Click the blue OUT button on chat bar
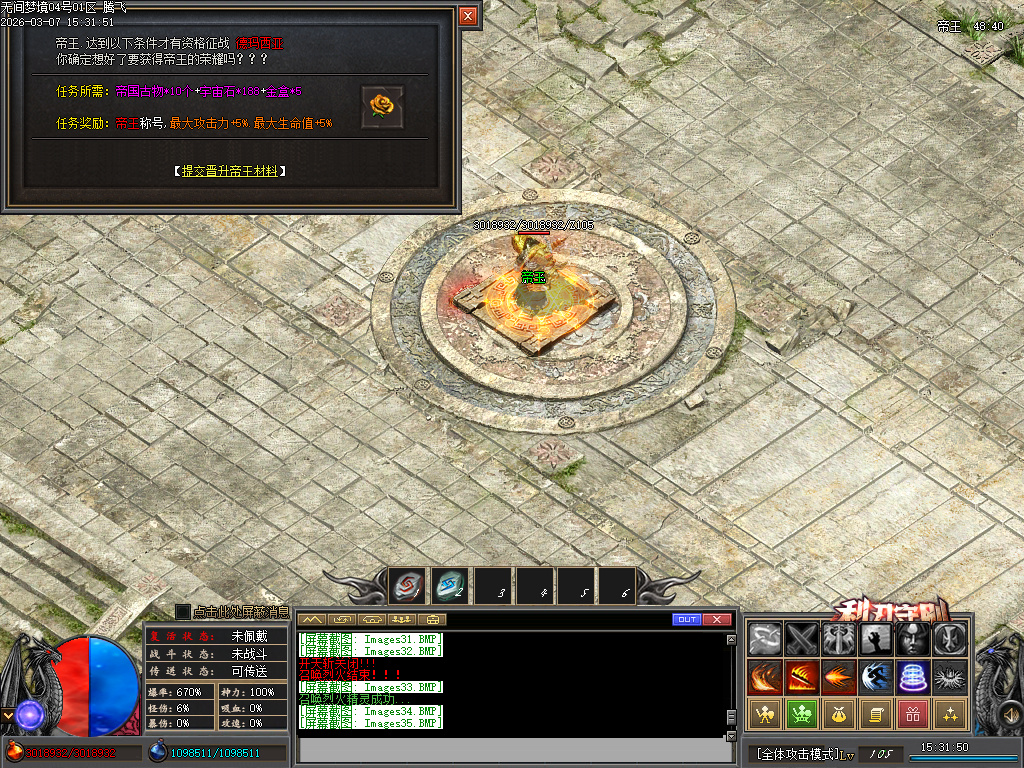 point(687,620)
